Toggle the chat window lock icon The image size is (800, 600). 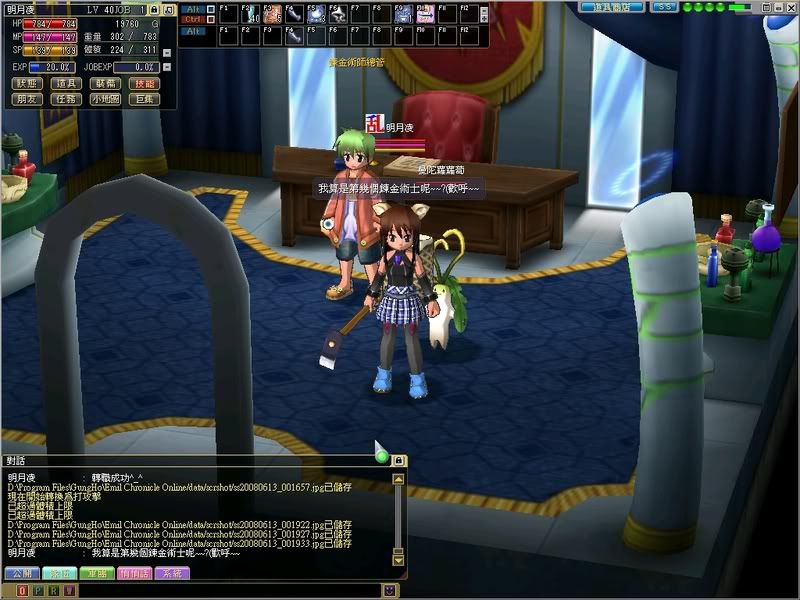click(x=398, y=460)
